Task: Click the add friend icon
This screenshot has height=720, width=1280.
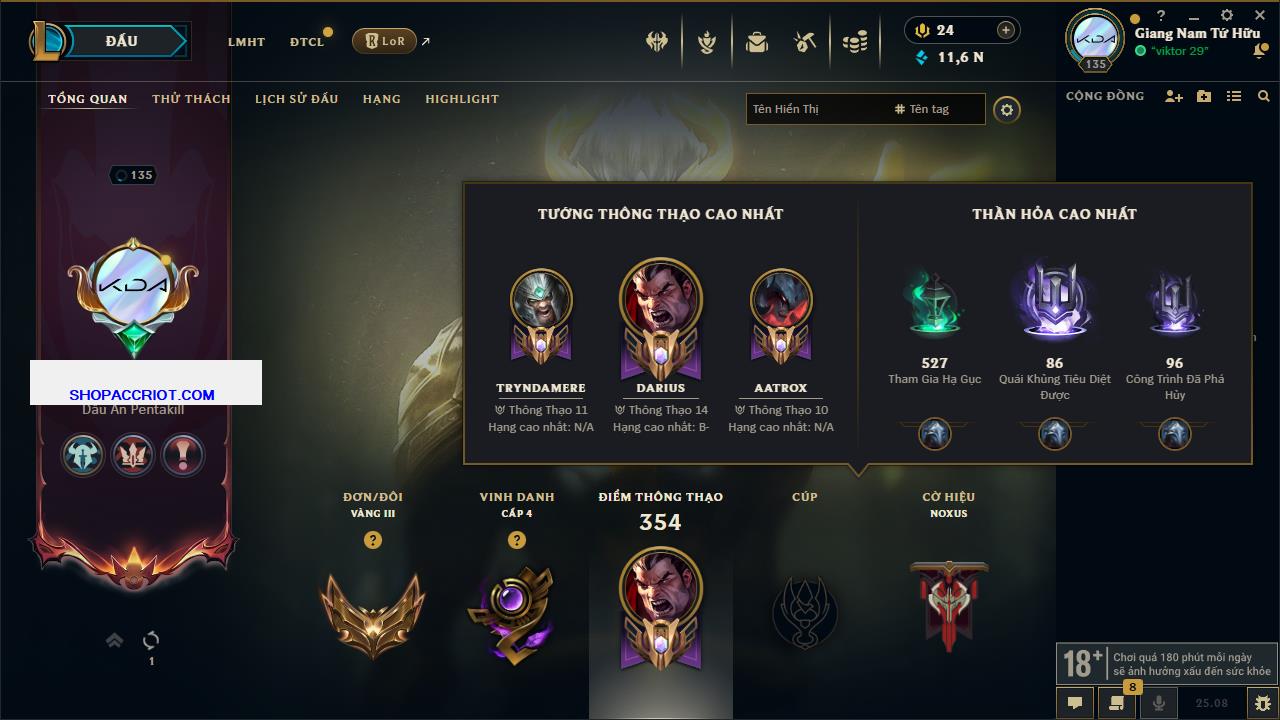Action: pos(1174,96)
